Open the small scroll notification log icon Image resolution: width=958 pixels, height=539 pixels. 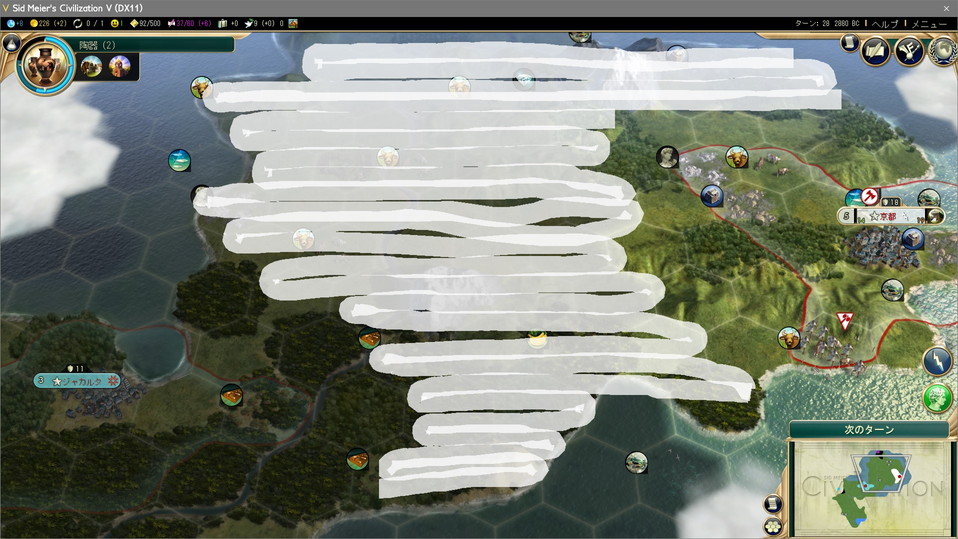848,44
